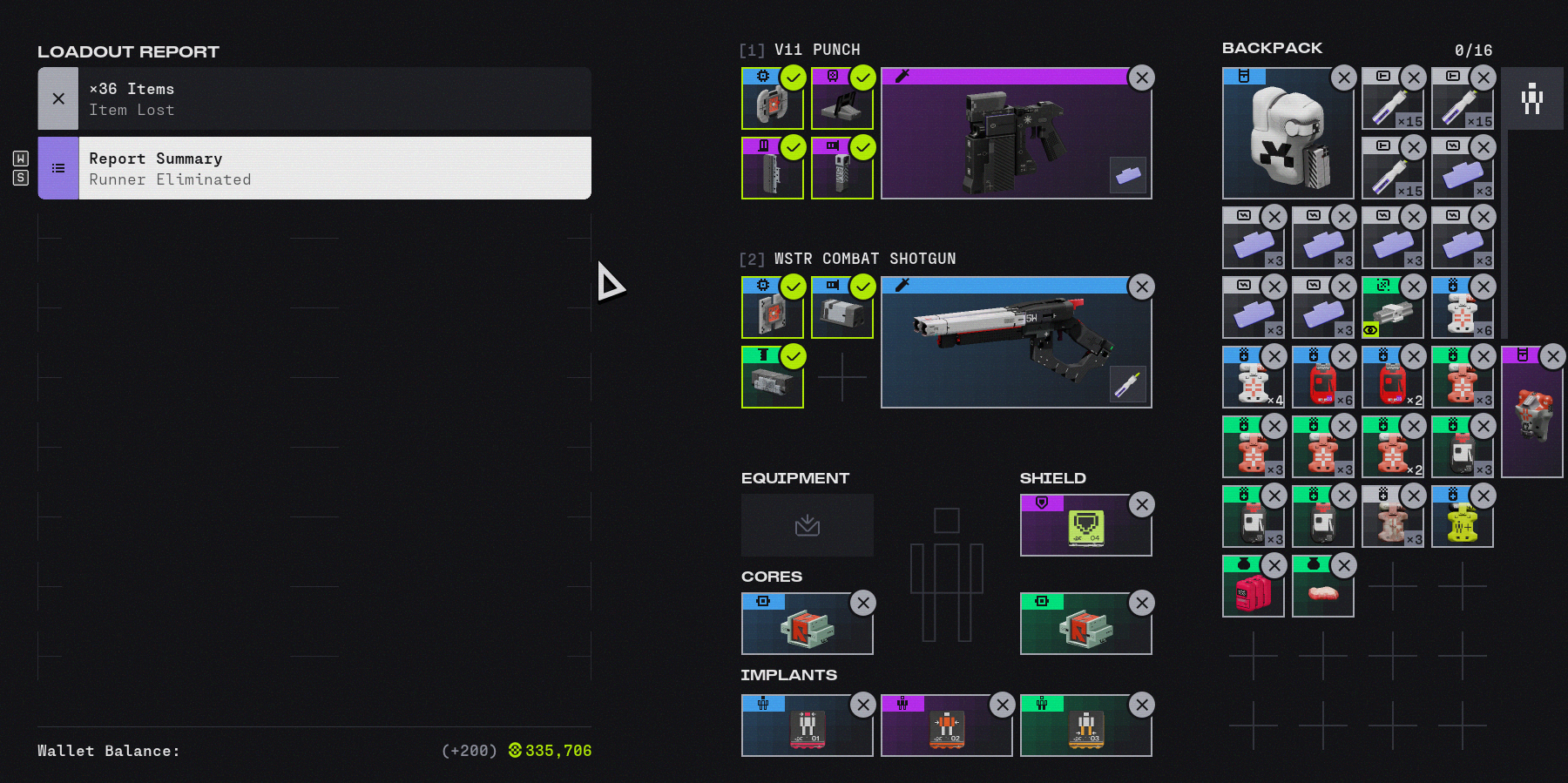Select the gun part with eye marker
This screenshot has width=1568, height=783.
(1392, 308)
